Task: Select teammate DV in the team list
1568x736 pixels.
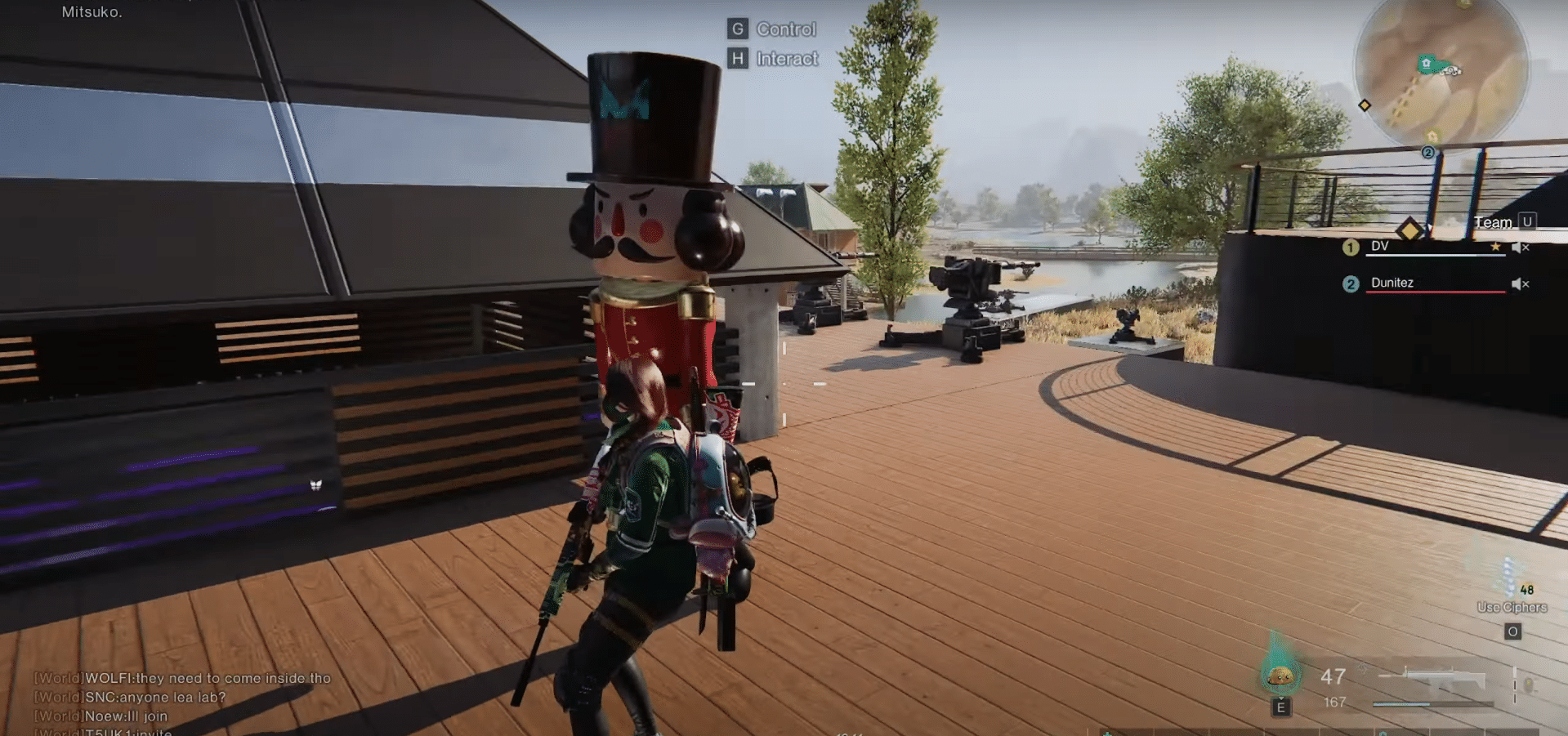Action: (x=1380, y=246)
